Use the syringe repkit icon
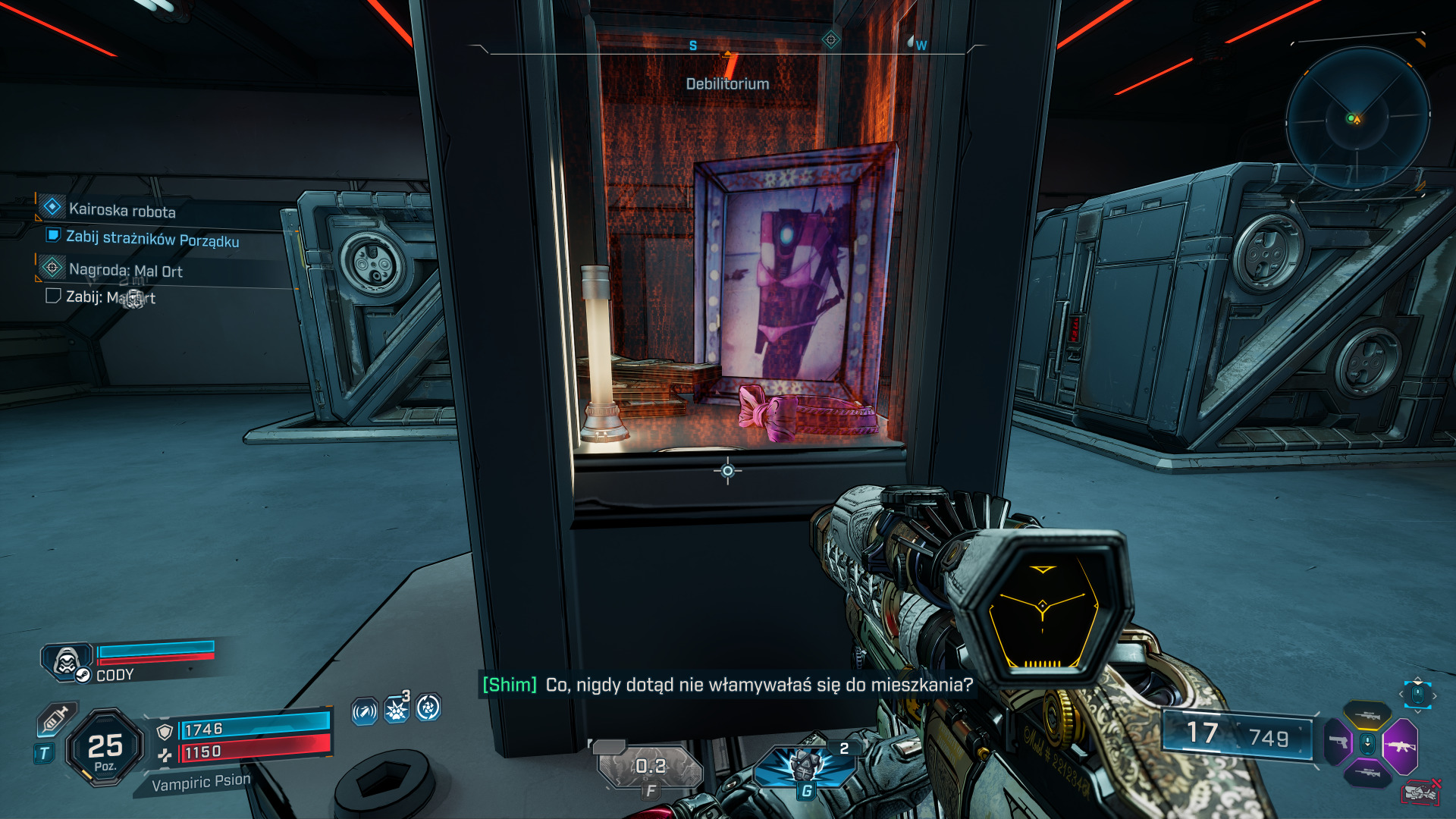Image resolution: width=1456 pixels, height=819 pixels. (57, 718)
